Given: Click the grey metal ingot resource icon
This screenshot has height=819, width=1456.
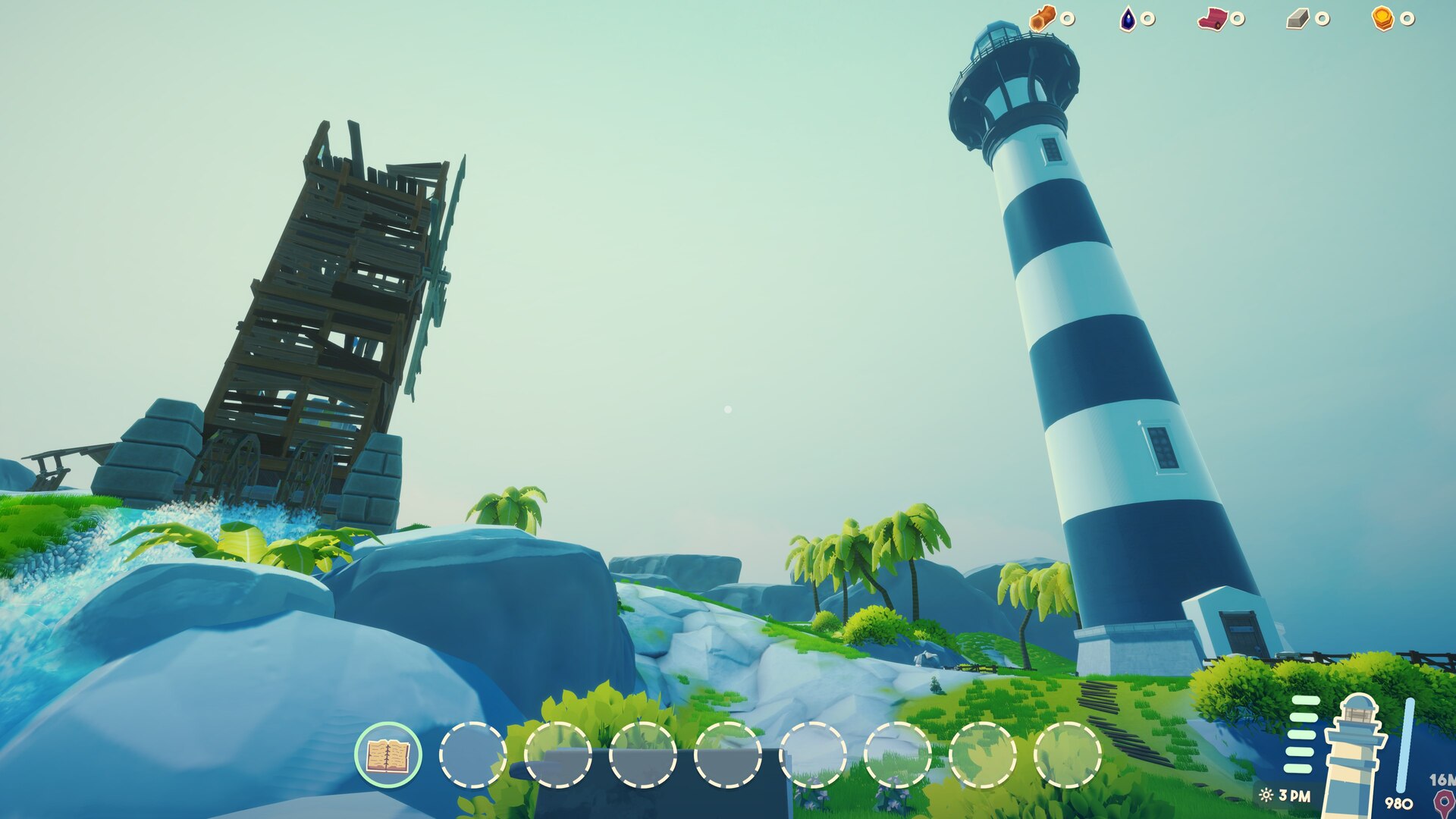Looking at the screenshot, I should point(1298,19).
